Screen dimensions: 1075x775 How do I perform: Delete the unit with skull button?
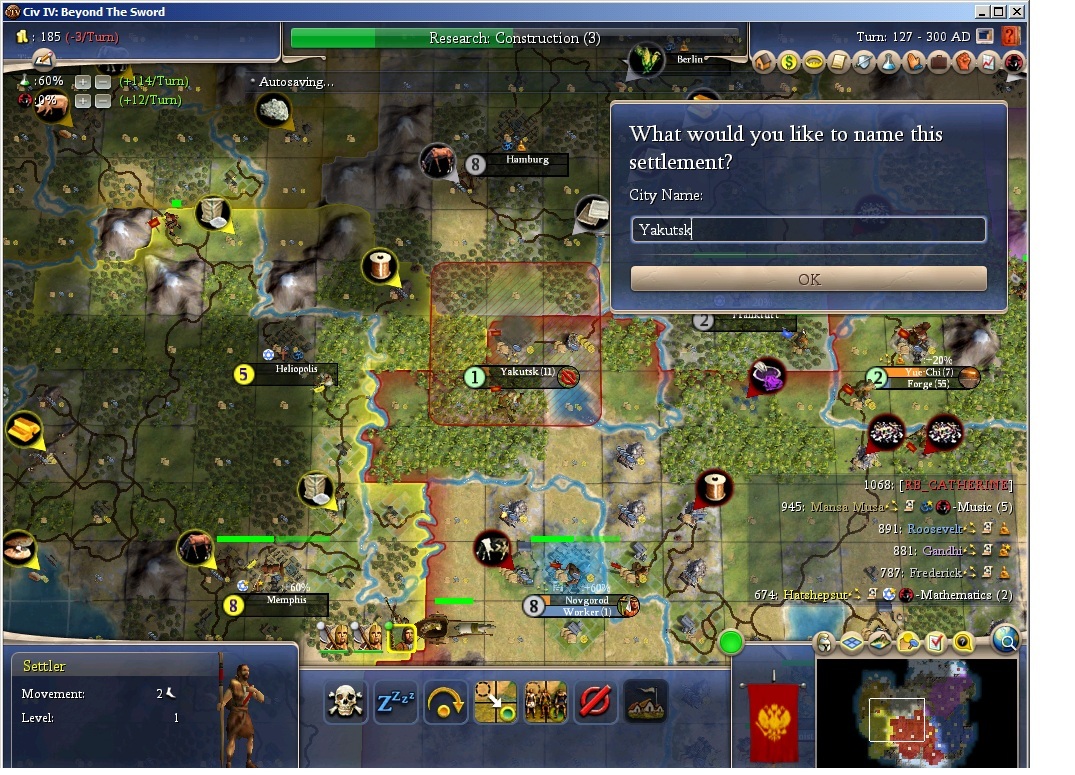[345, 703]
